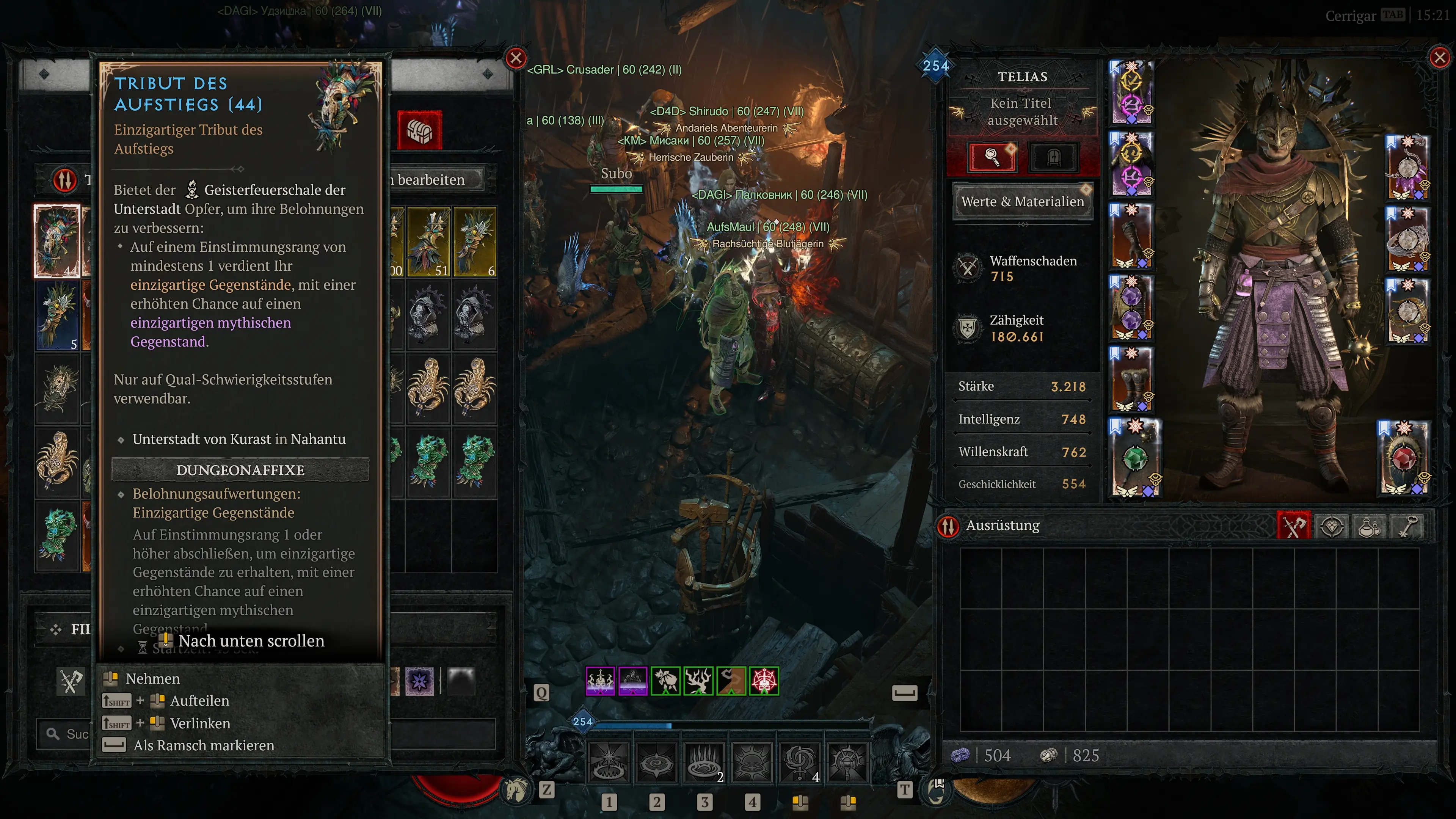Switch to the potion consumables inventory tab
This screenshot has width=1456, height=819.
point(1370,526)
